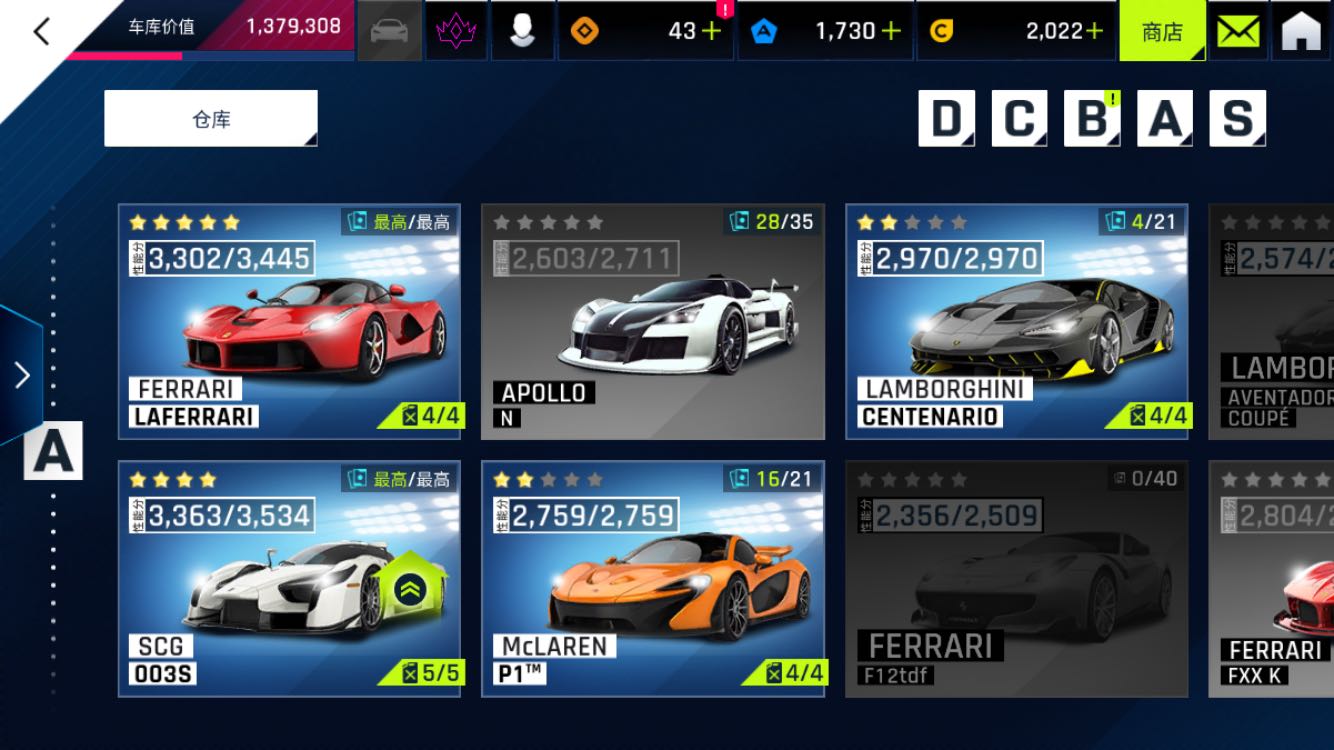
Task: Choose the Lamborghini Centenario card
Action: tap(1017, 322)
